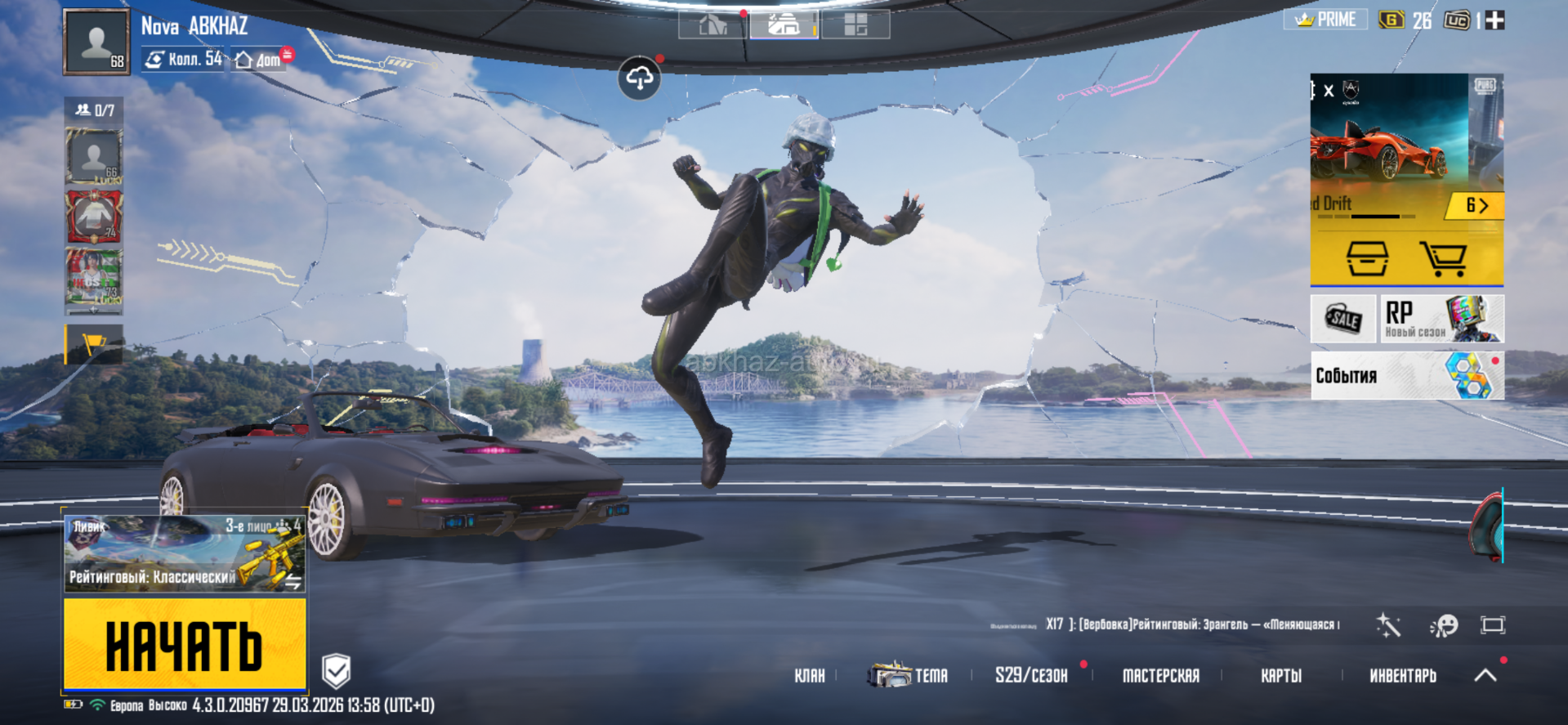
Task: Open the Дом home button
Action: pyautogui.click(x=258, y=60)
